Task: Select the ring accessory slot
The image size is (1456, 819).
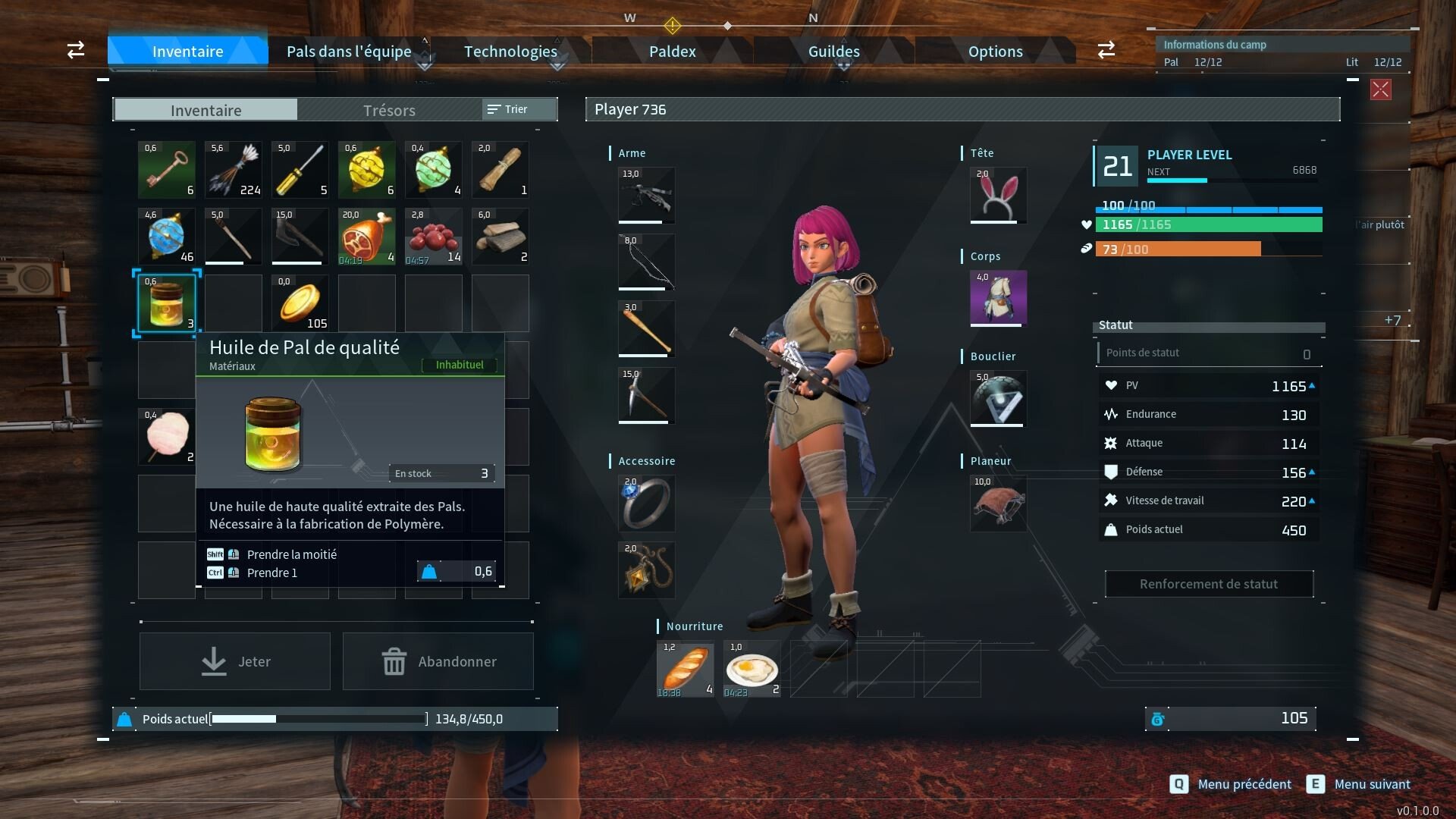Action: (x=646, y=504)
